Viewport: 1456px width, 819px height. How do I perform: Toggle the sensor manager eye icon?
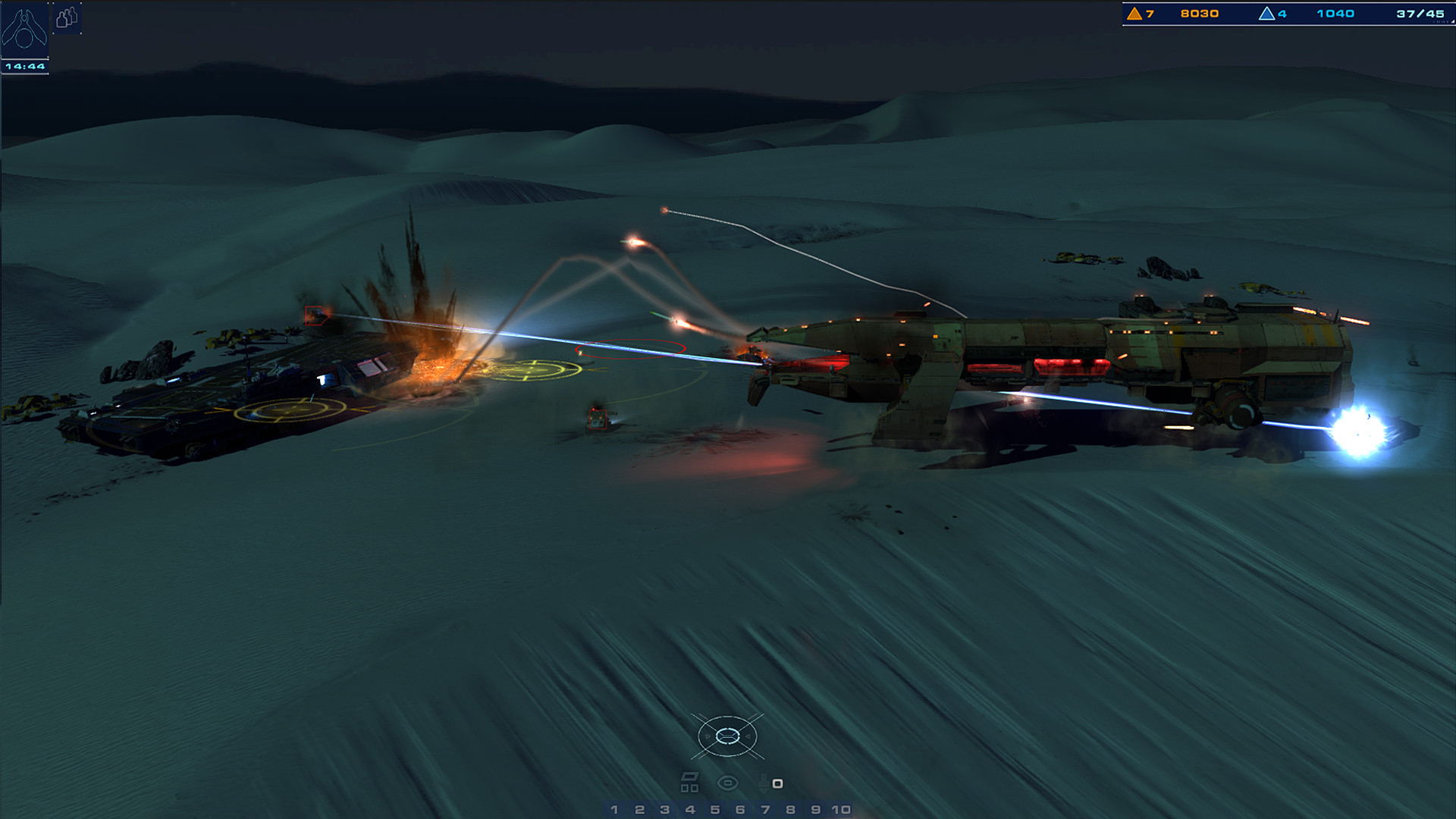727,783
